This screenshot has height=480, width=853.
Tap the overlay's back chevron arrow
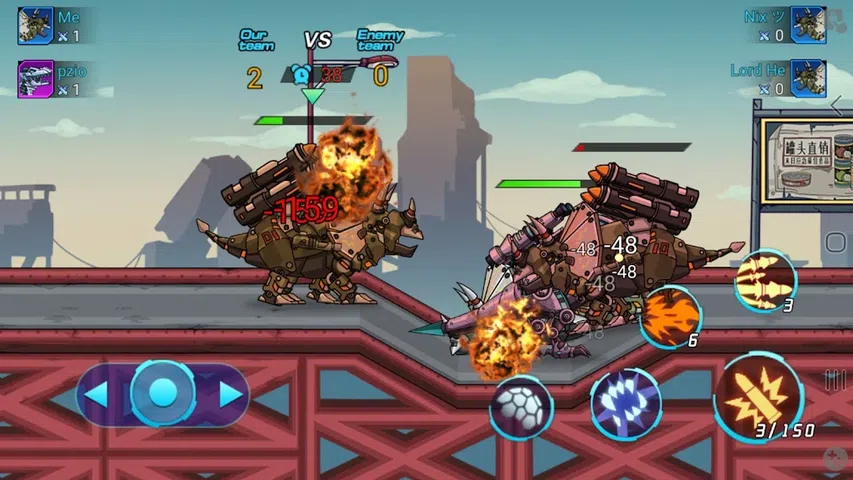coord(838,104)
